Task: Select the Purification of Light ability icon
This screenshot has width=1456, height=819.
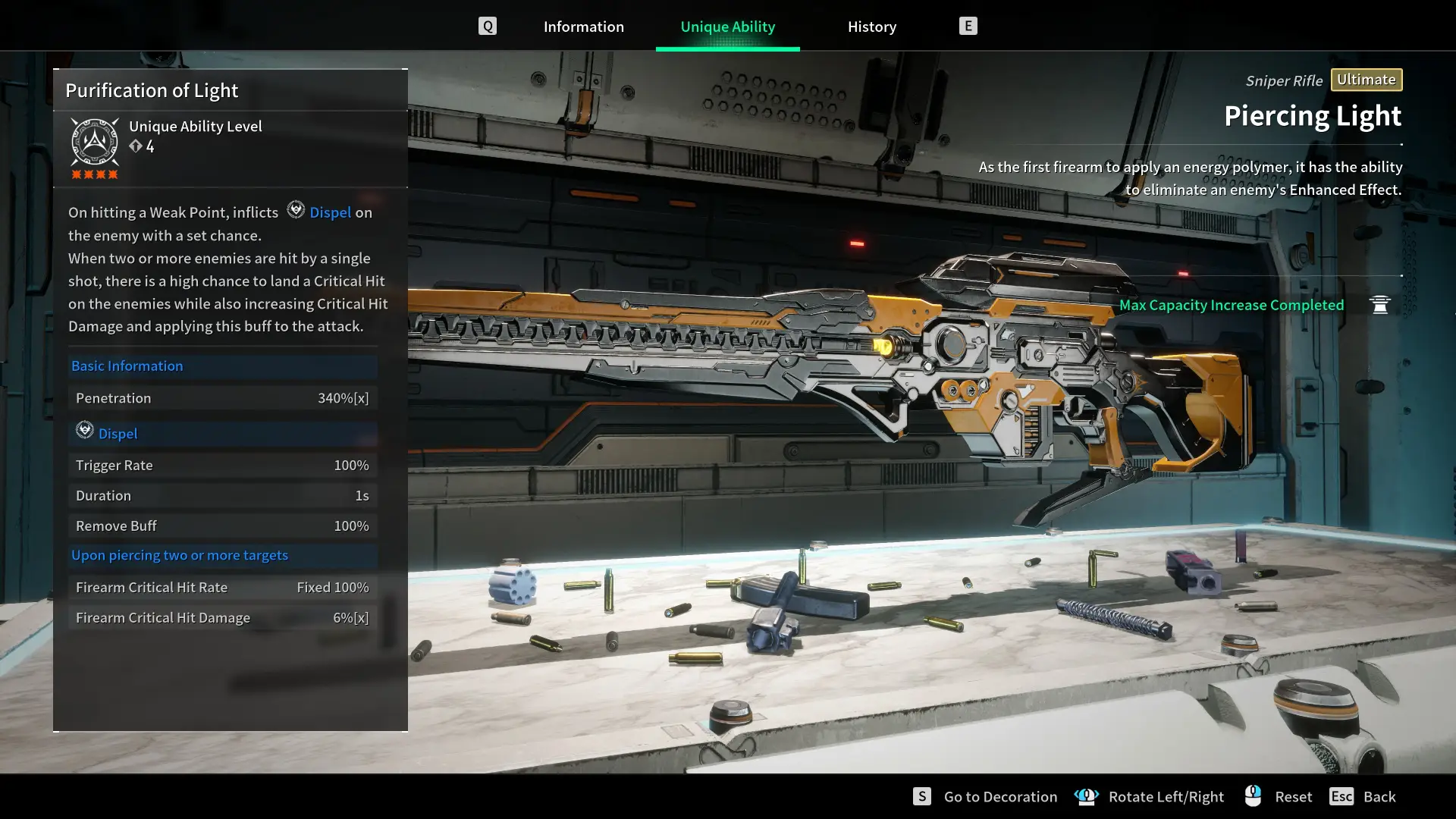Action: click(95, 142)
